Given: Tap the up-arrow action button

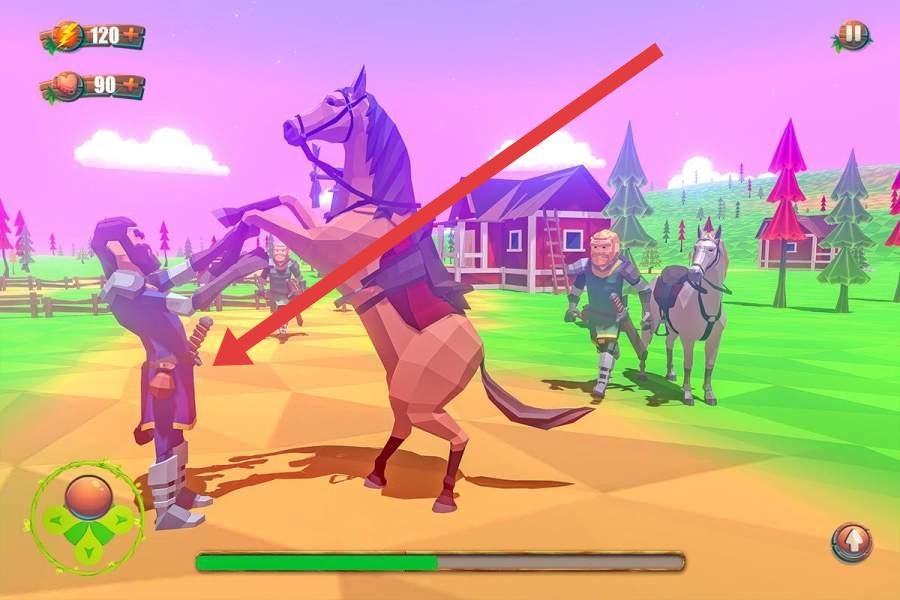Looking at the screenshot, I should 853,542.
